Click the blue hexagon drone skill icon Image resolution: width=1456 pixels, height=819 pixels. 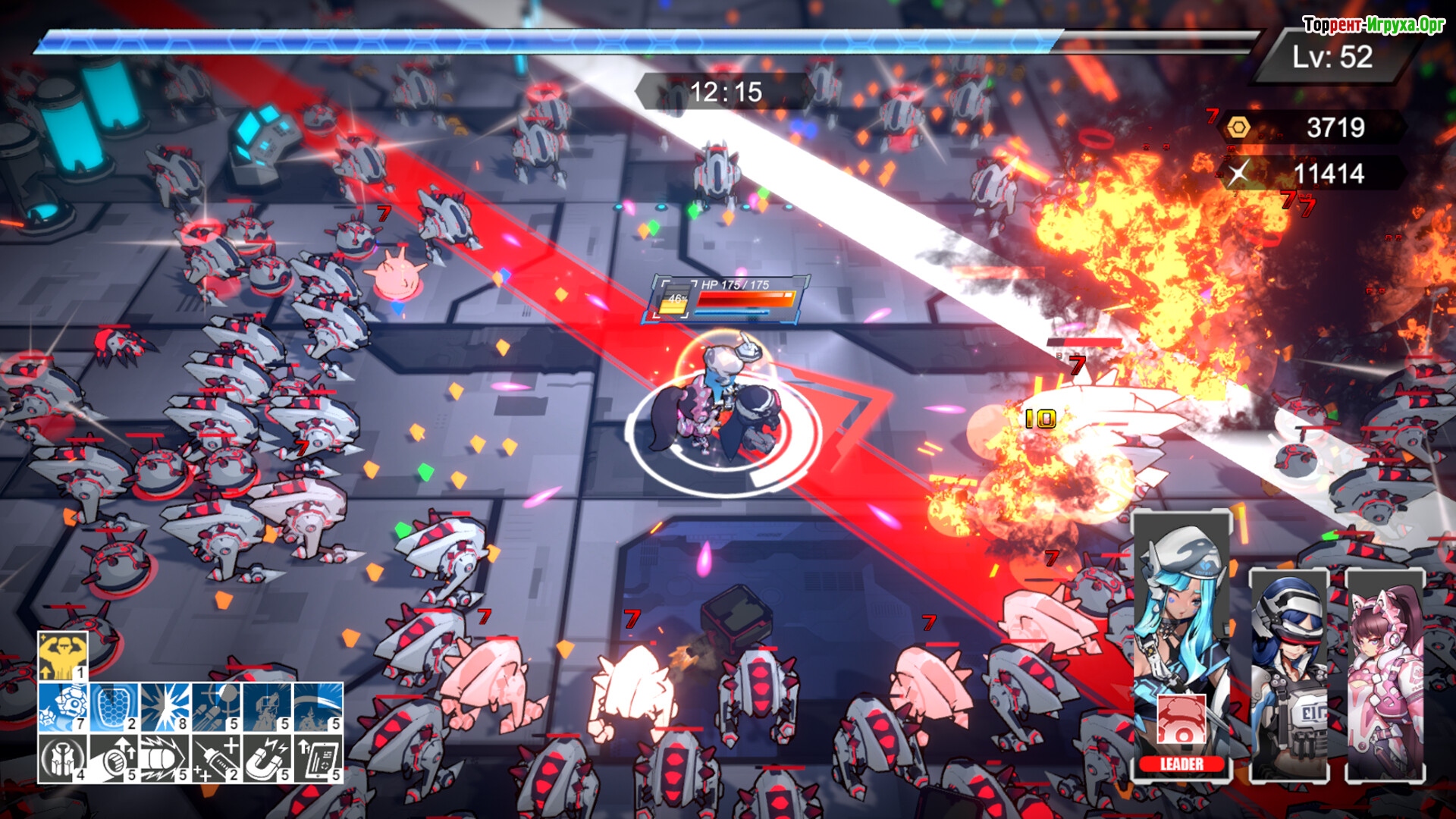[63, 707]
